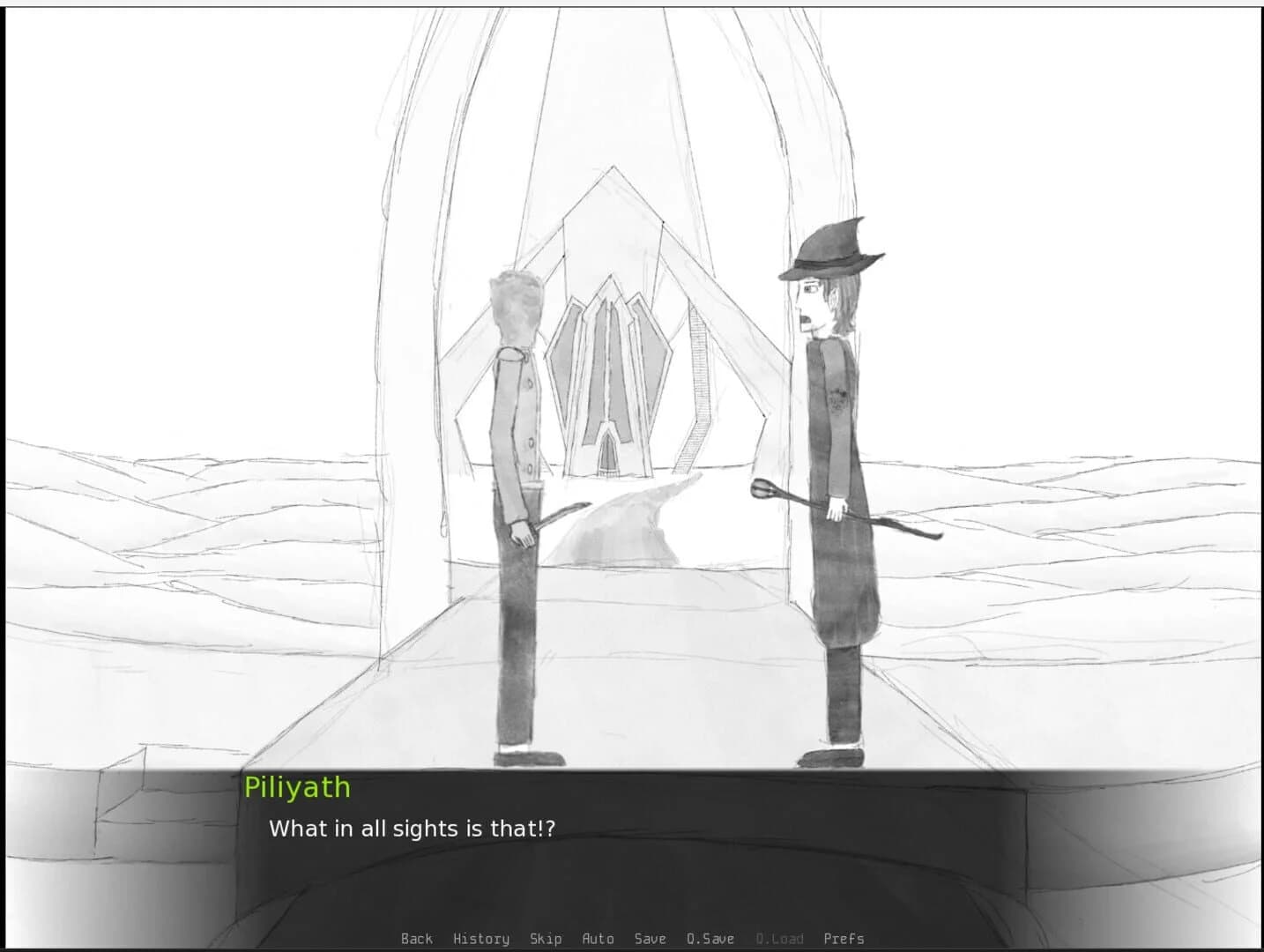Click the whip held by the hatted character
Viewport: 1264px width, 952px height.
pos(846,511)
